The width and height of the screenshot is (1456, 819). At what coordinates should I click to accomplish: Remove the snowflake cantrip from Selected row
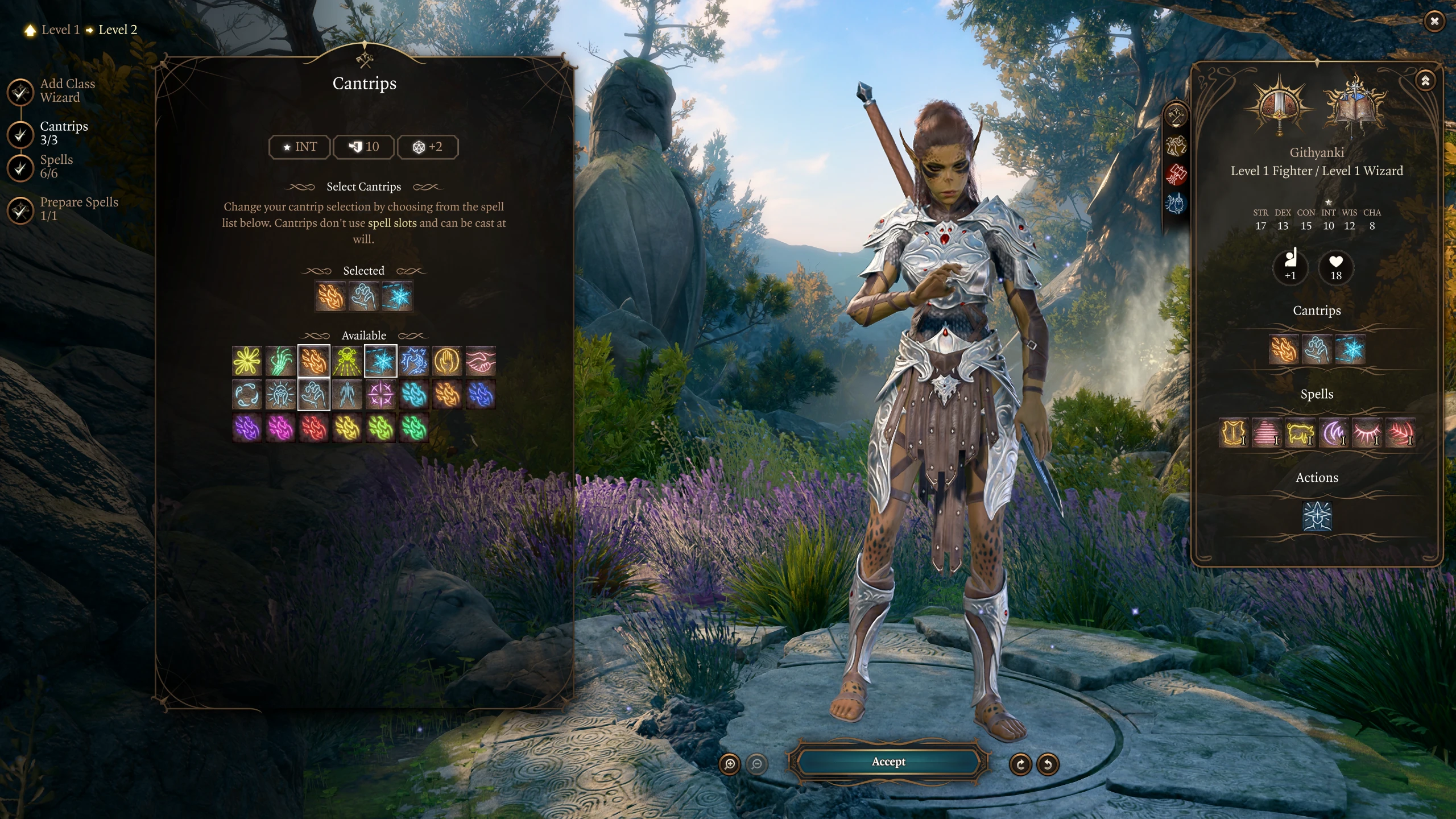(397, 296)
